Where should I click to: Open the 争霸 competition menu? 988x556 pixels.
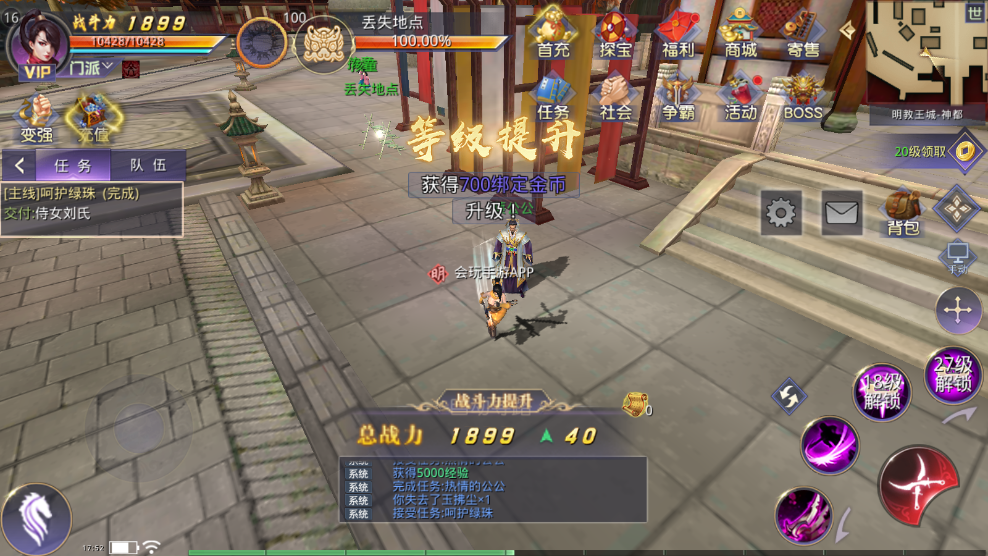point(678,97)
